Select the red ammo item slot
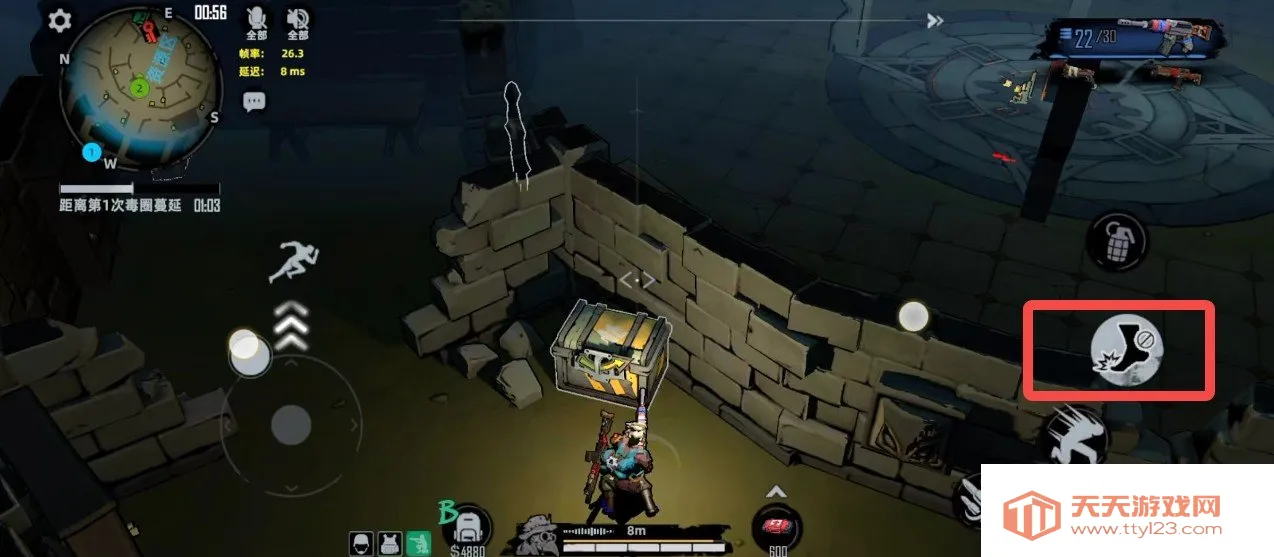Image resolution: width=1274 pixels, height=557 pixels. [777, 525]
